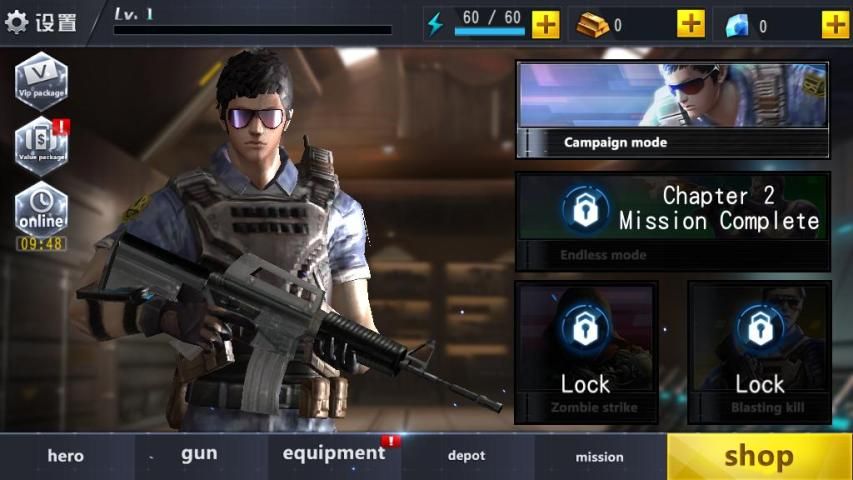Viewport: 853px width, 480px height.
Task: Open the gun tab
Action: (199, 455)
